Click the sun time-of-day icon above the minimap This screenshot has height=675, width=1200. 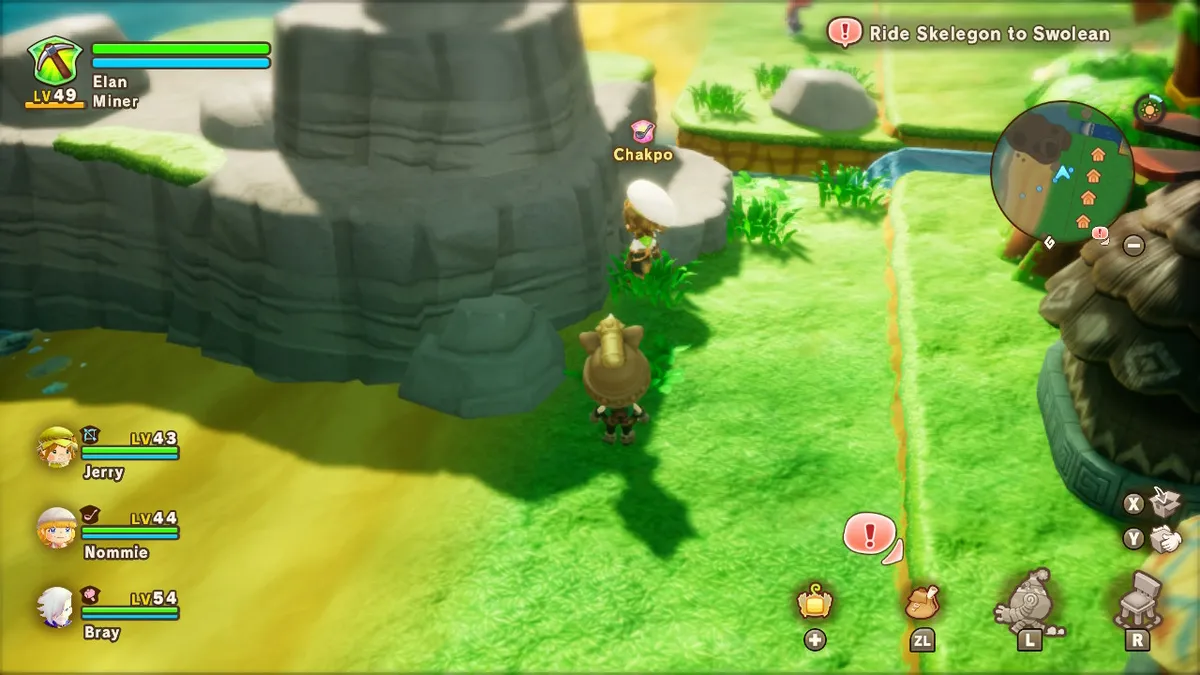tap(1149, 109)
